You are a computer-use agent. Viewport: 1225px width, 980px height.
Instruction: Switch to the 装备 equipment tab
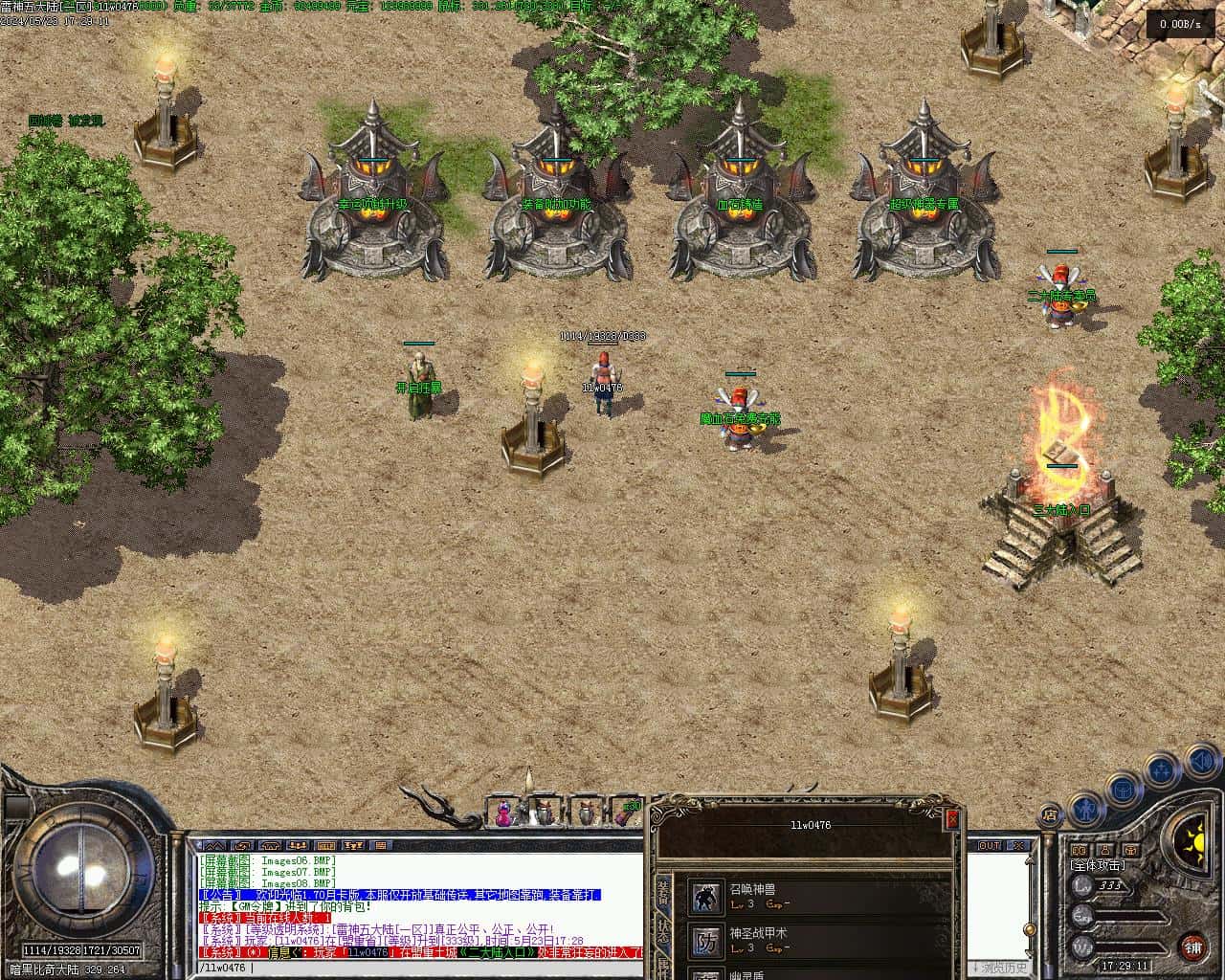pyautogui.click(x=663, y=893)
